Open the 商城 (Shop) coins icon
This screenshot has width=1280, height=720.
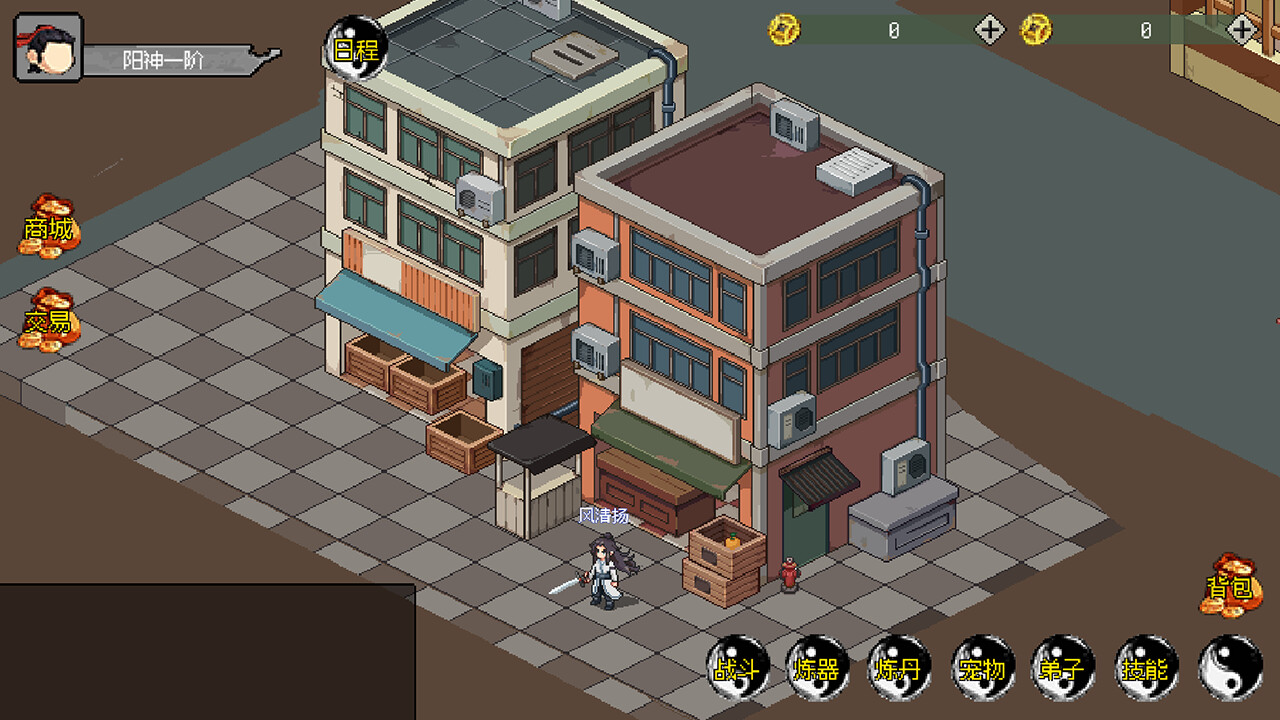48,230
